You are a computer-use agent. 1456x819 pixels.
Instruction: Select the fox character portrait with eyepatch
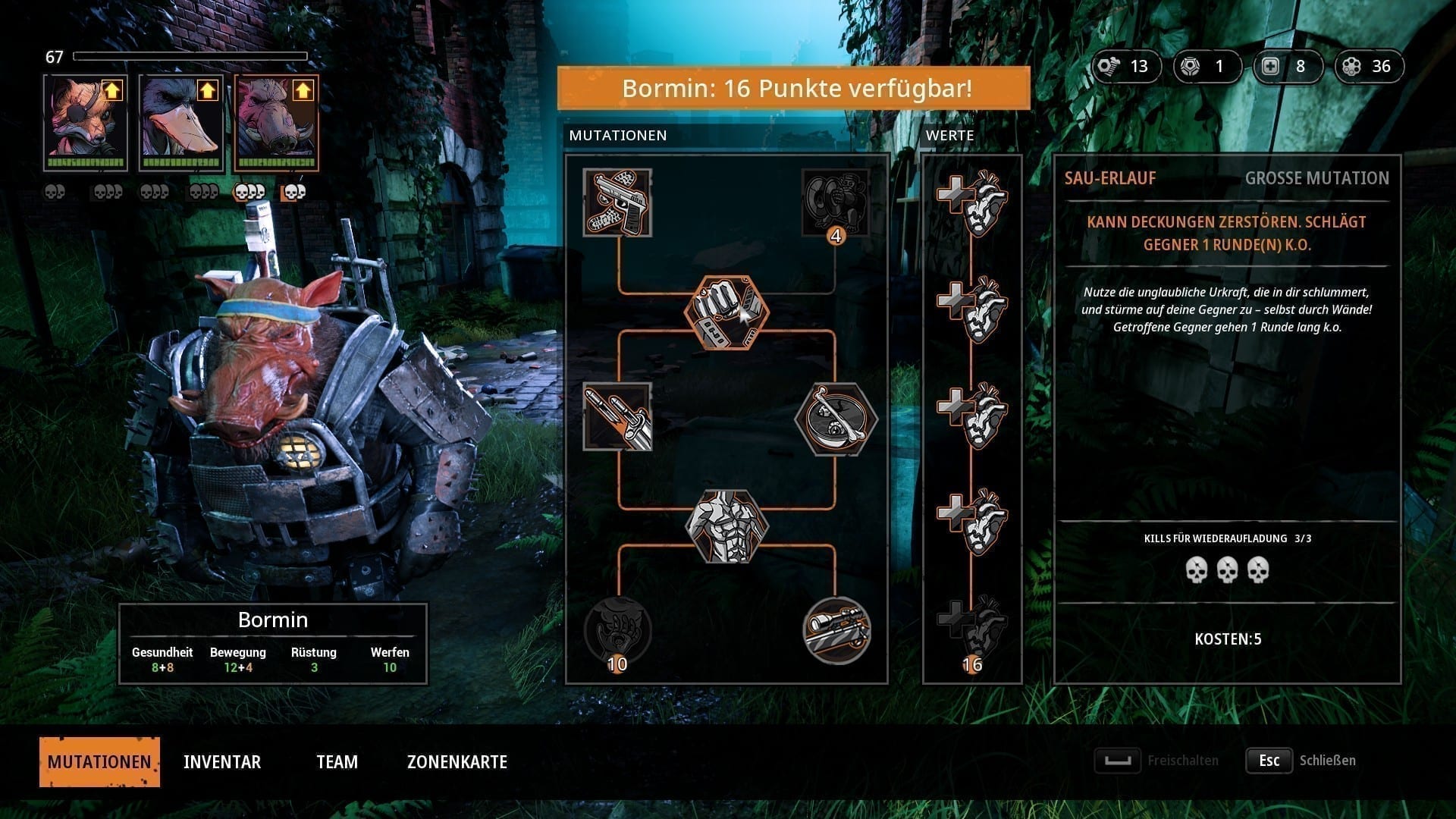pos(85,123)
